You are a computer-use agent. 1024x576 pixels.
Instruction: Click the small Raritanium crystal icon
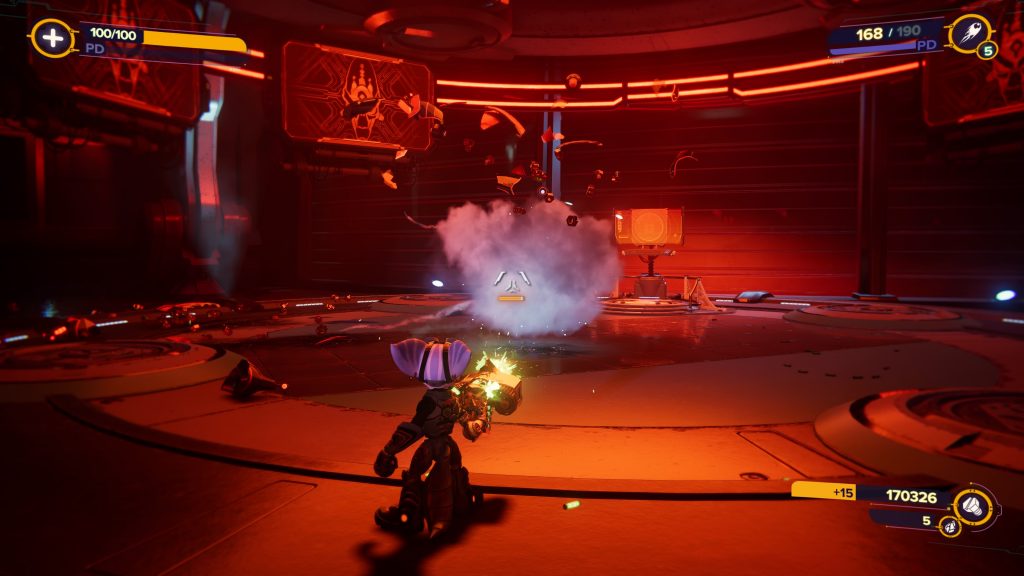point(949,525)
